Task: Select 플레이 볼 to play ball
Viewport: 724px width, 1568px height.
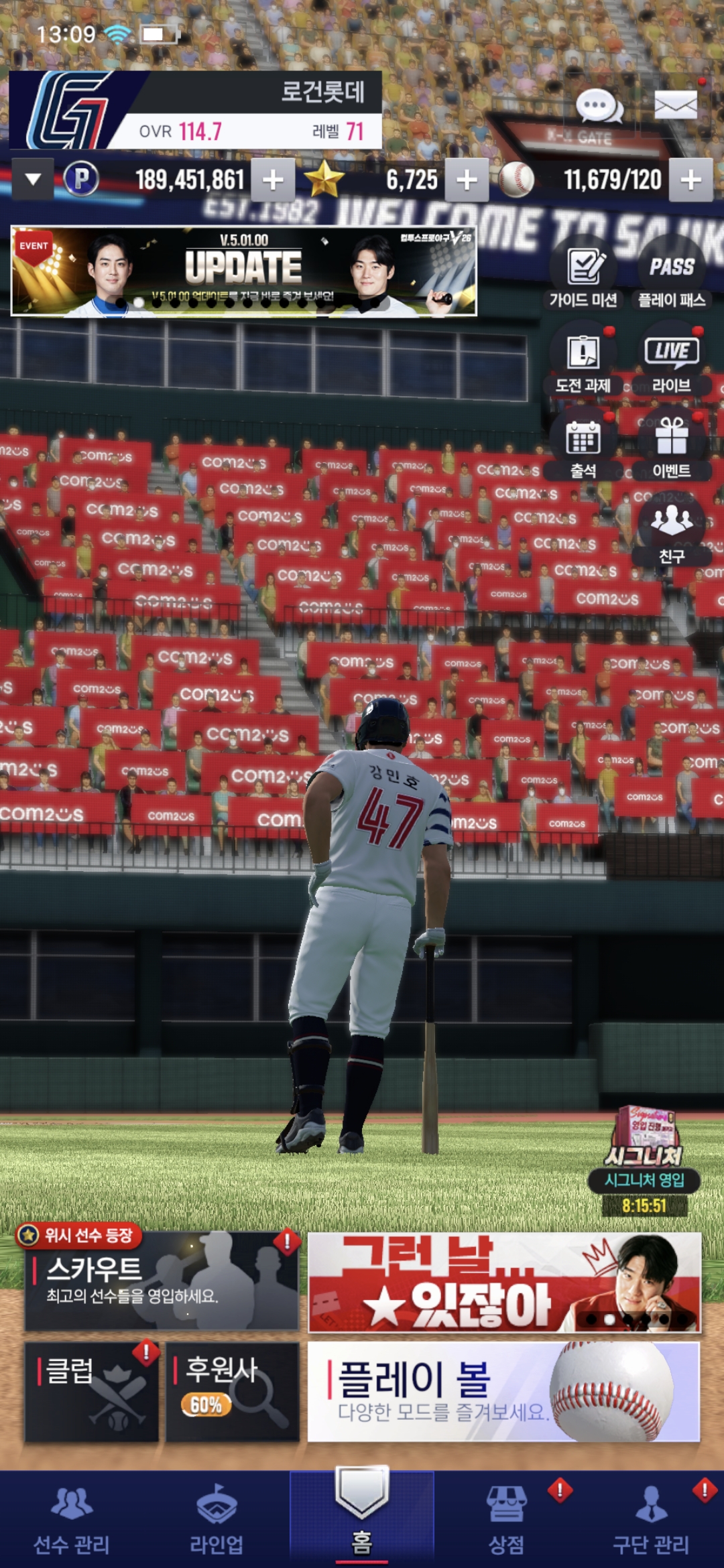Action: (x=503, y=1391)
